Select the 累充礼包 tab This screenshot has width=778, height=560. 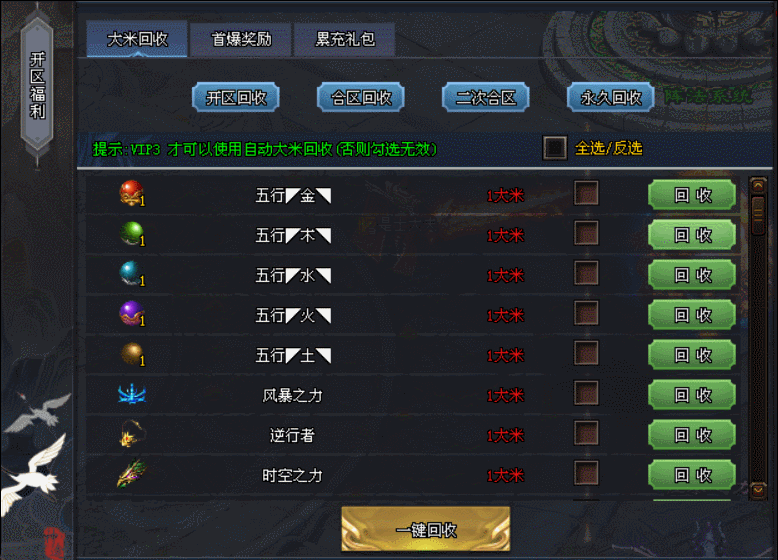(344, 40)
